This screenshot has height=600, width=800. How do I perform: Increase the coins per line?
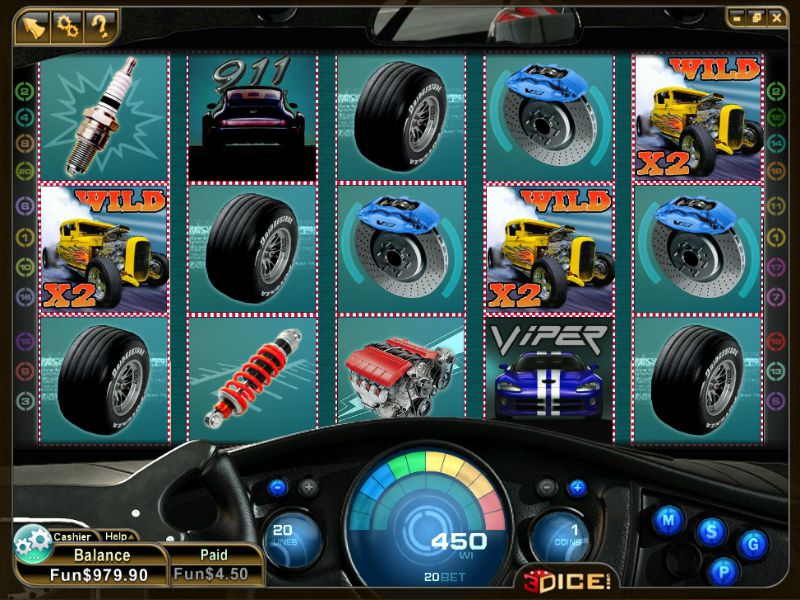pos(577,488)
